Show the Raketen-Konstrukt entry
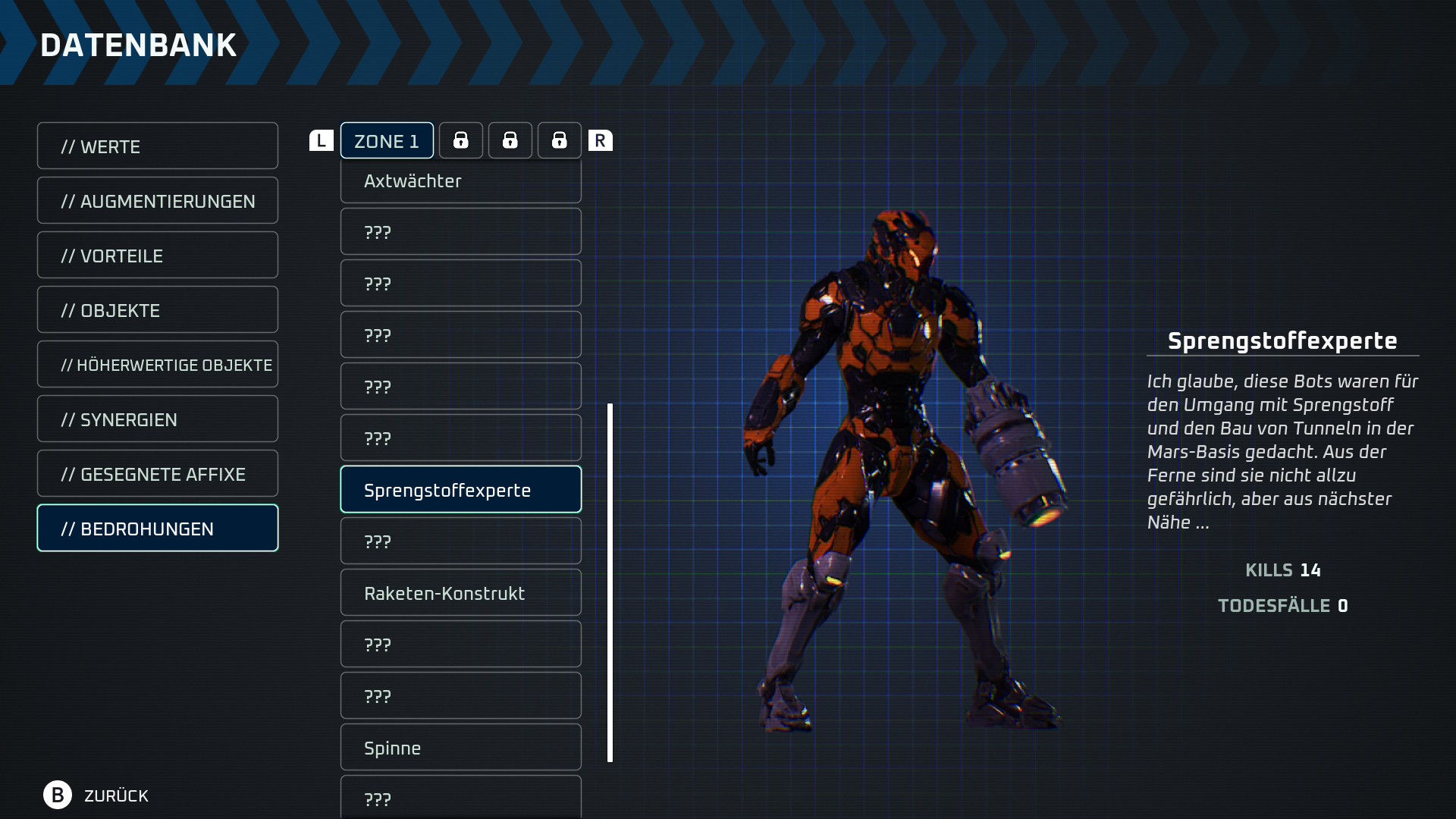Viewport: 1456px width, 819px height. tap(460, 593)
